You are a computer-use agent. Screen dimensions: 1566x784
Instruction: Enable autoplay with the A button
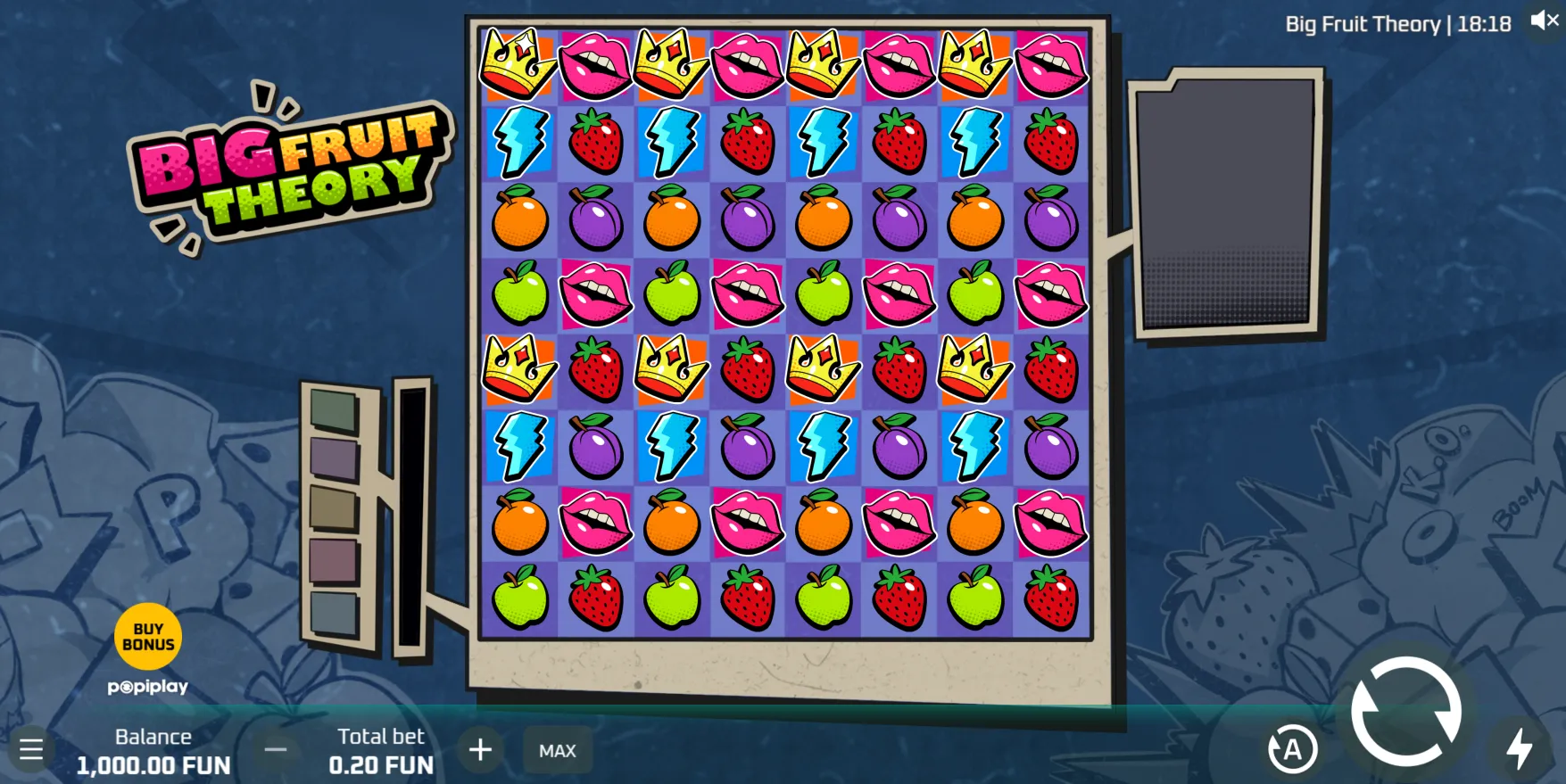pos(1292,750)
